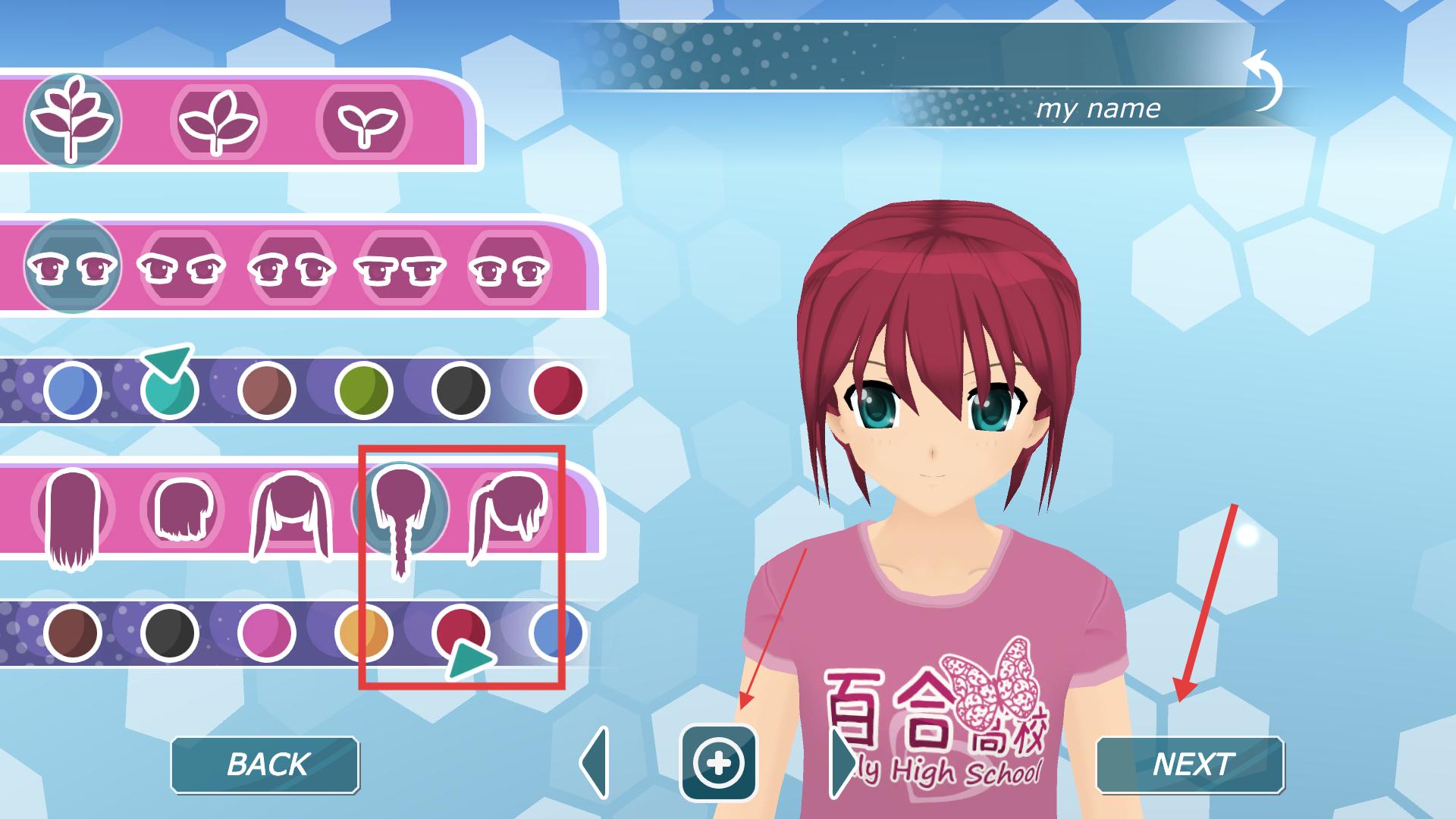Rotate character with the right arrow
Viewport: 1456px width, 819px height.
pos(842,763)
